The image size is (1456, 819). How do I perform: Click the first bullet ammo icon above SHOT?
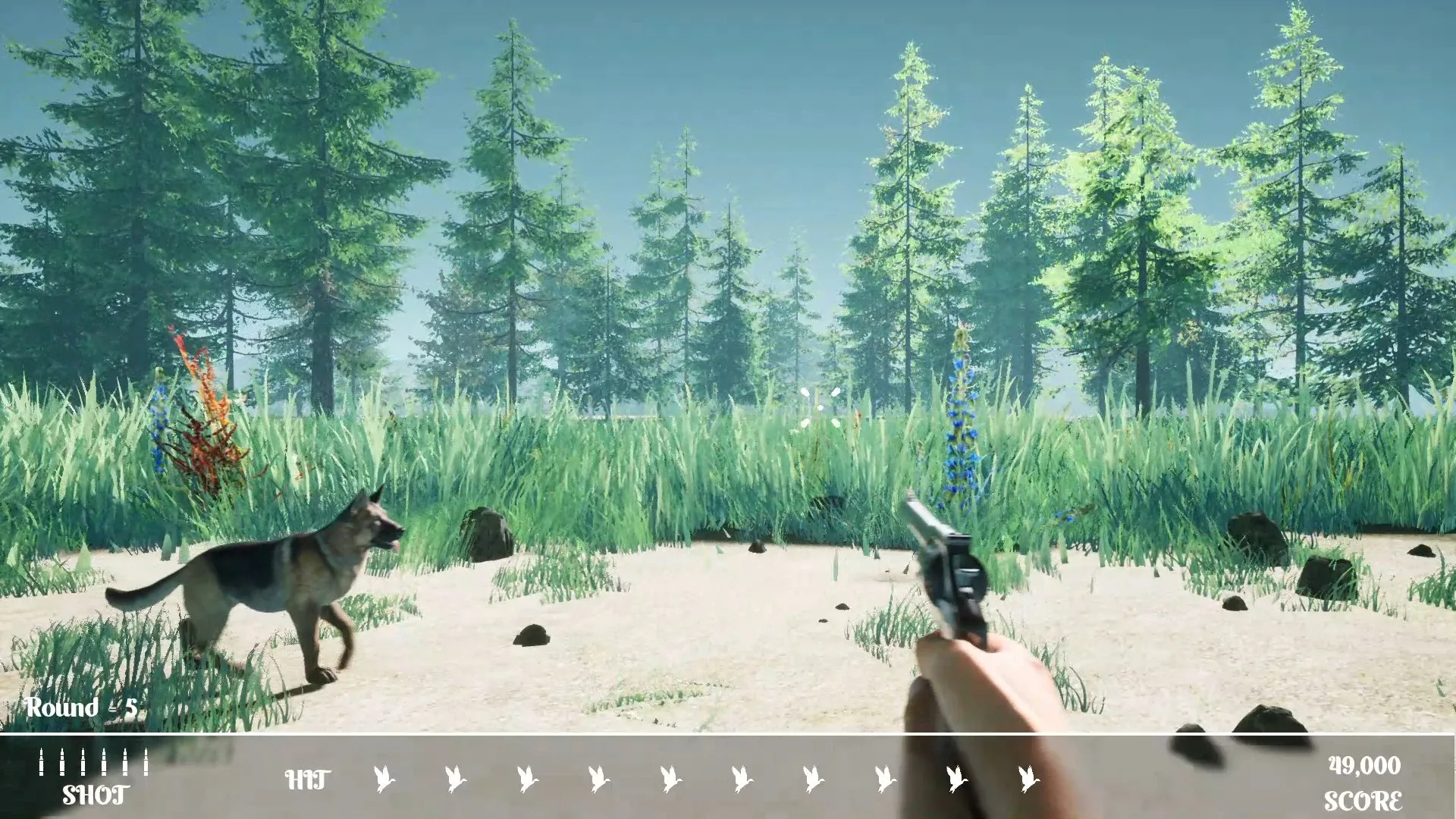[42, 762]
